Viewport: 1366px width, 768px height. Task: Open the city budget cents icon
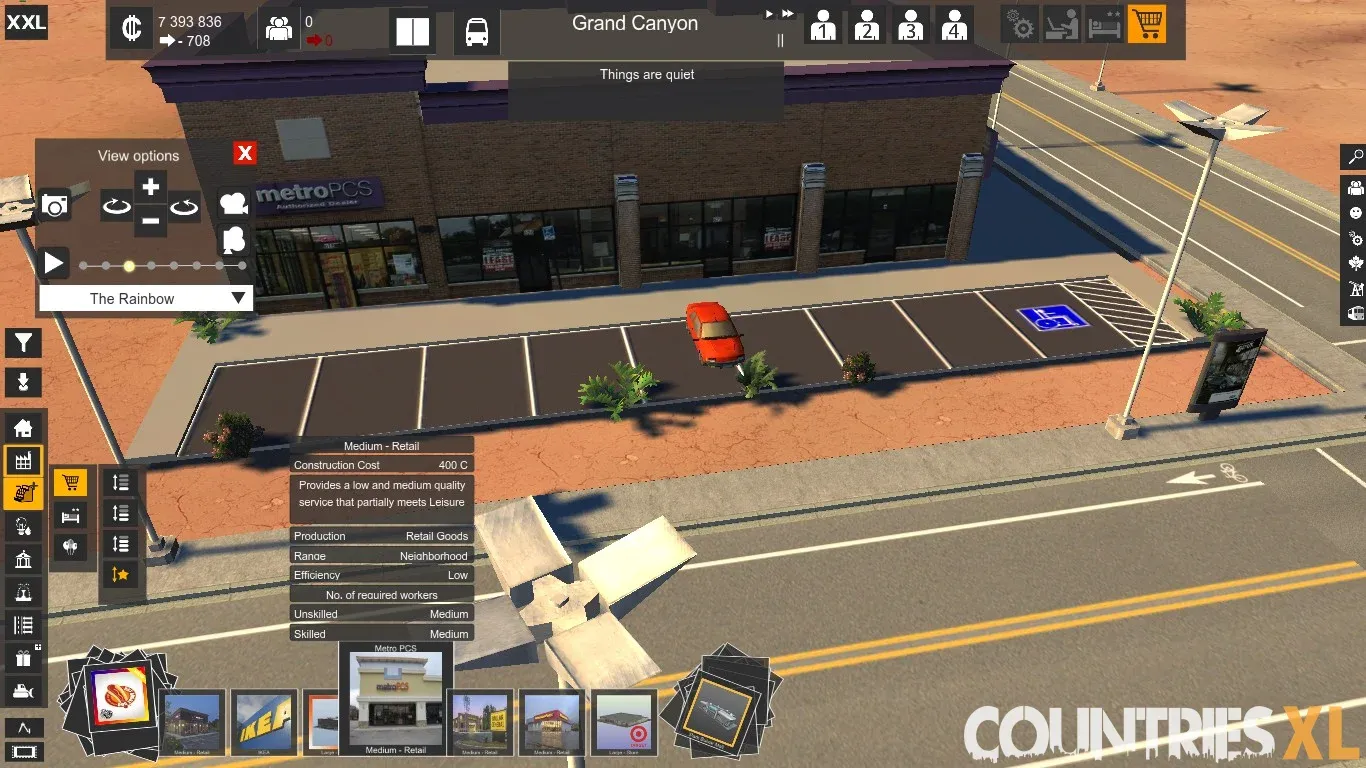131,29
